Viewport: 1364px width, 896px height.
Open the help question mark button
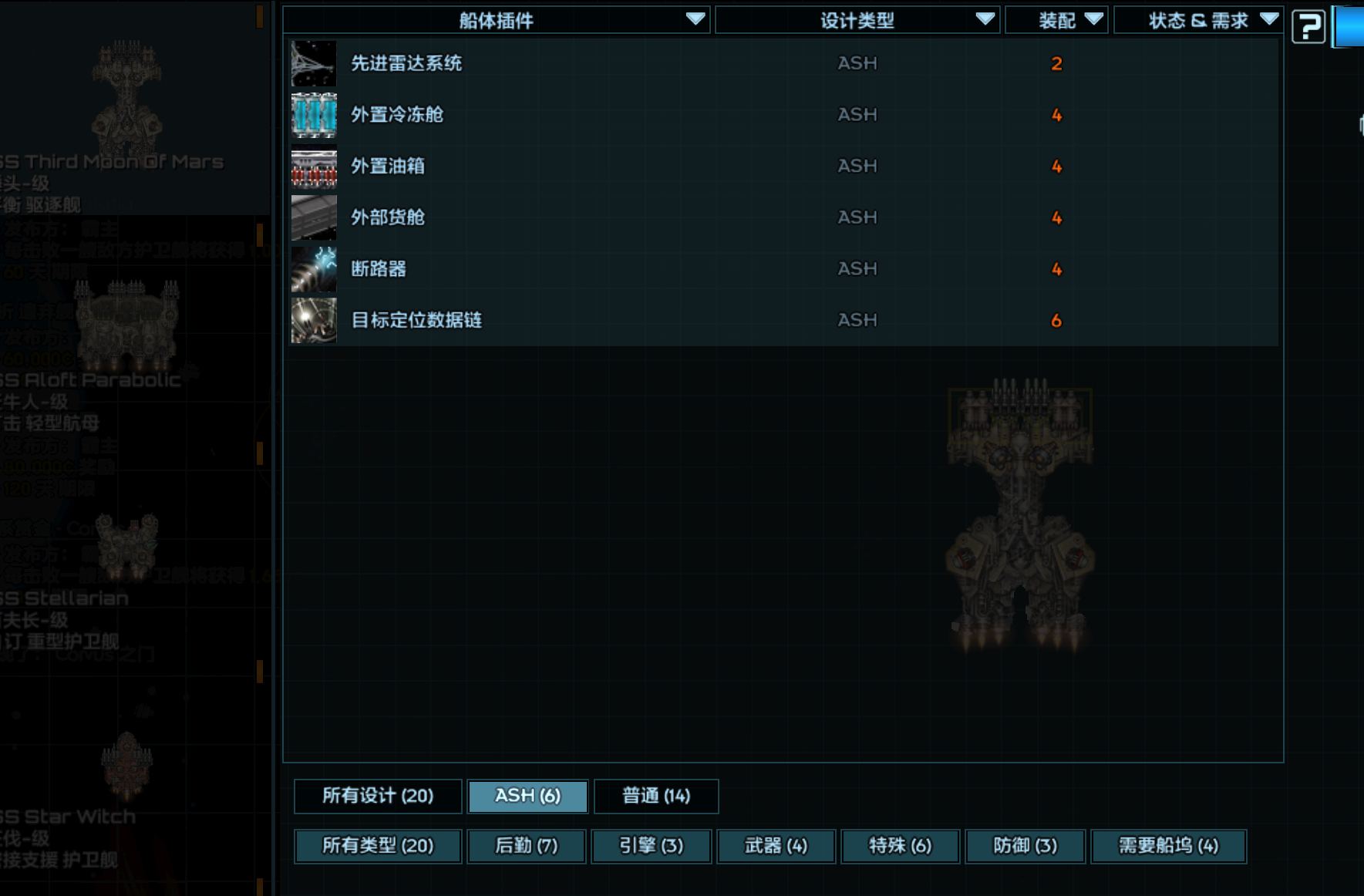(1308, 25)
